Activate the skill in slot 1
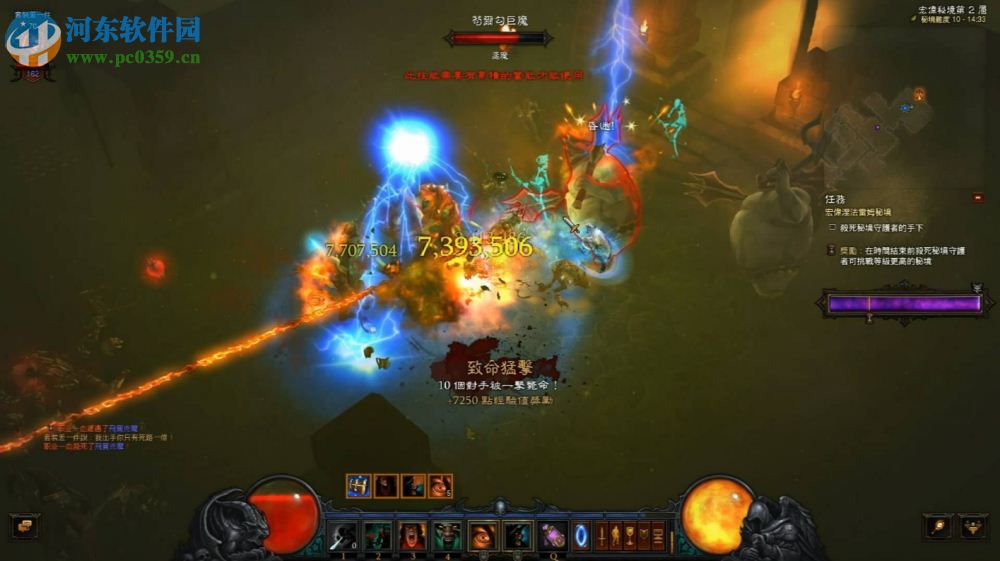1000x561 pixels. (x=343, y=536)
